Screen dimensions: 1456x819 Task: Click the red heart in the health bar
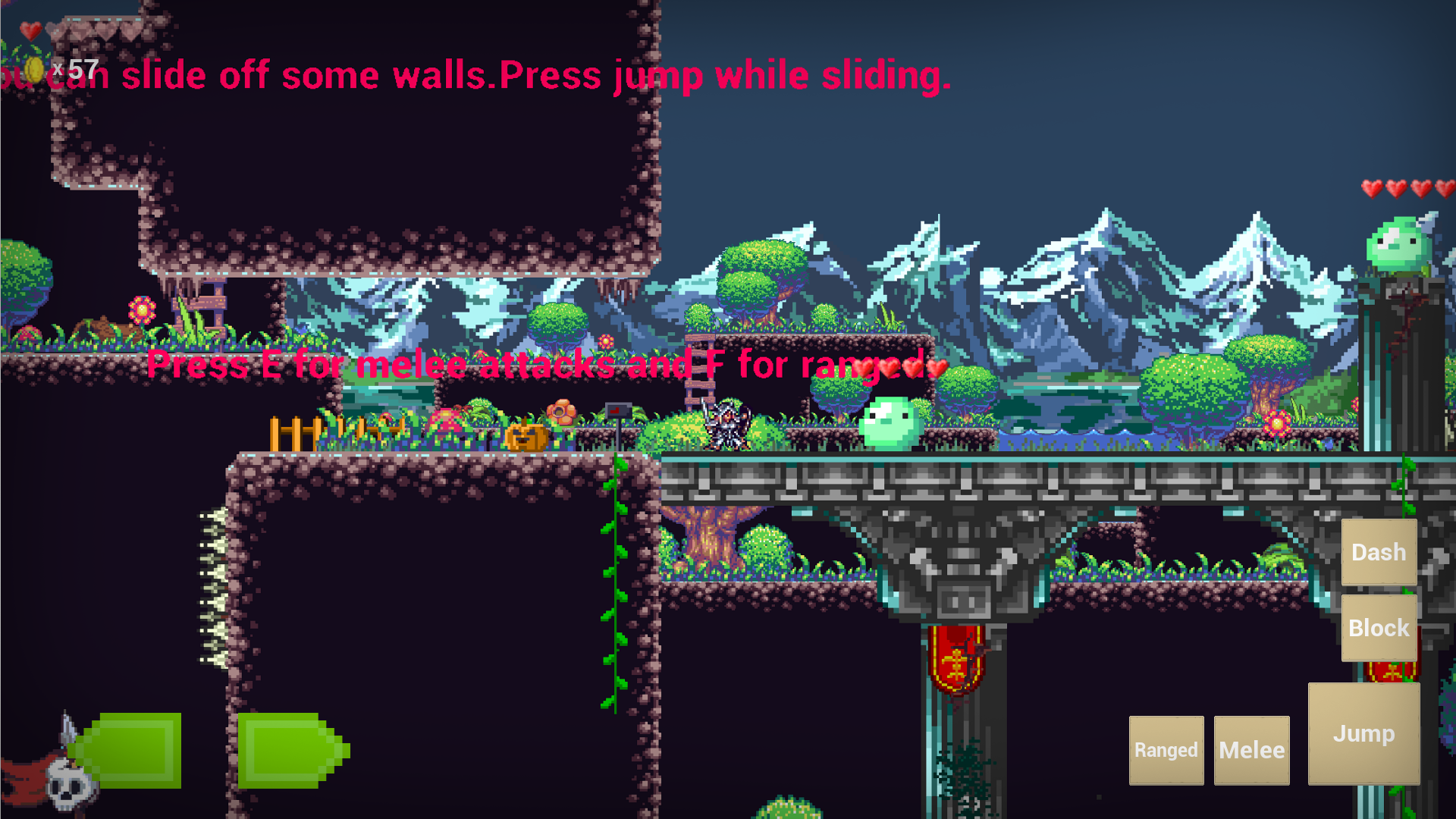32,30
